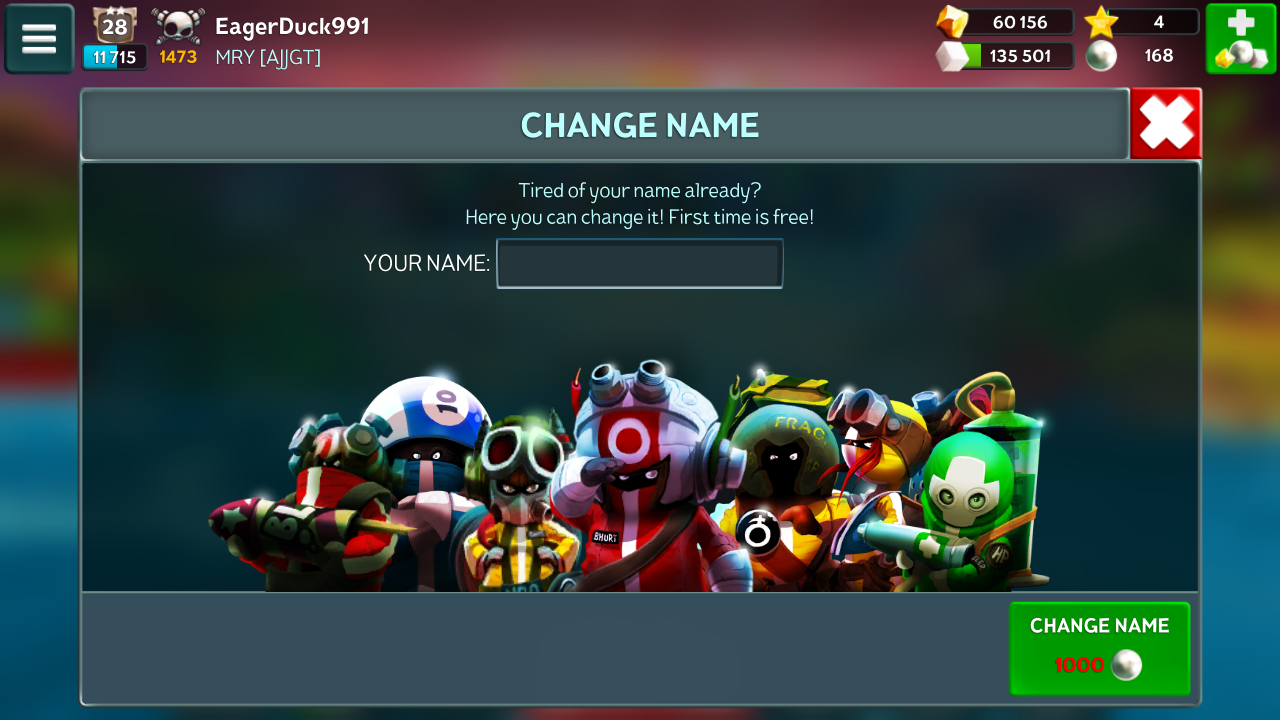Tap the skull trophy icon
The image size is (1280, 720).
tap(178, 26)
